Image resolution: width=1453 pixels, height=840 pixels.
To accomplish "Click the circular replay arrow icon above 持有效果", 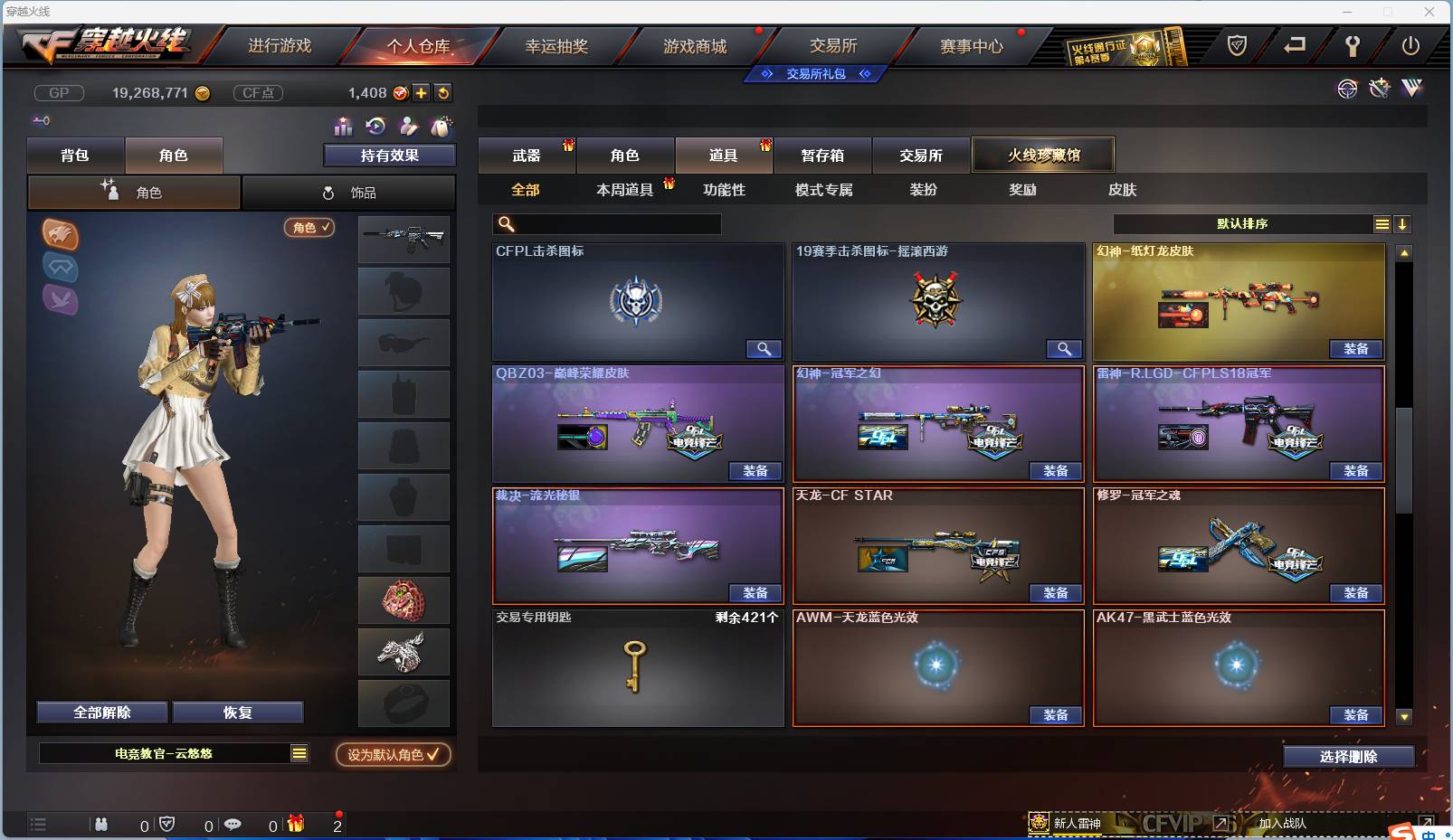I will coord(375,127).
